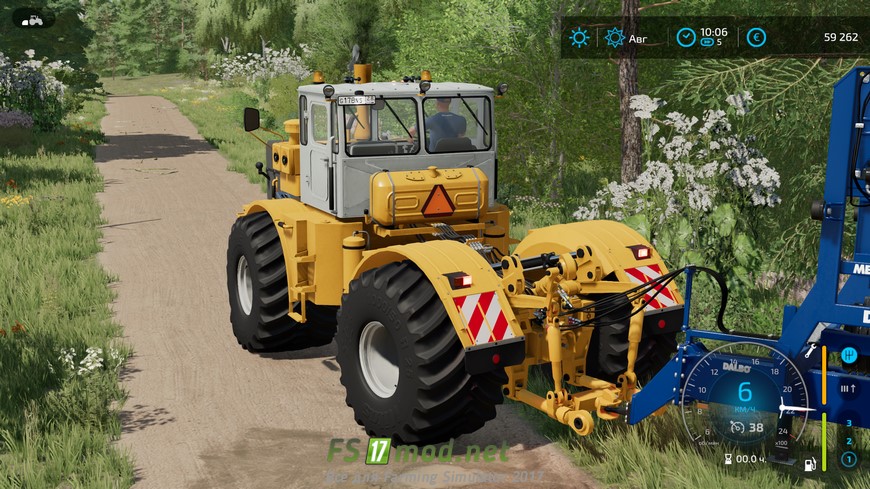
Task: Click the cruise control speed icon
Action: coord(736,427)
